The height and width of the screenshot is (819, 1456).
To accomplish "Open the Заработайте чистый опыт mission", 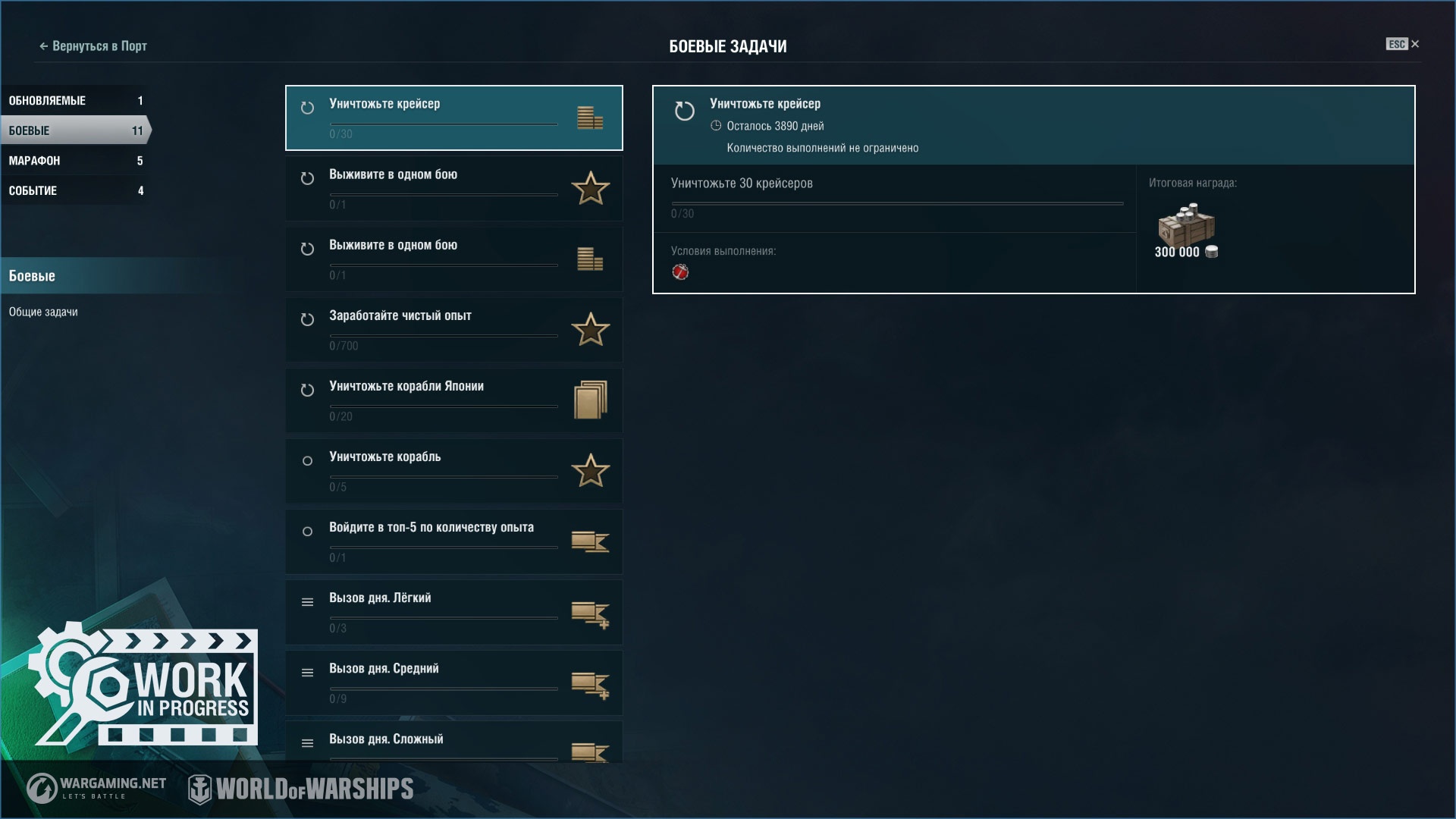I will click(453, 329).
